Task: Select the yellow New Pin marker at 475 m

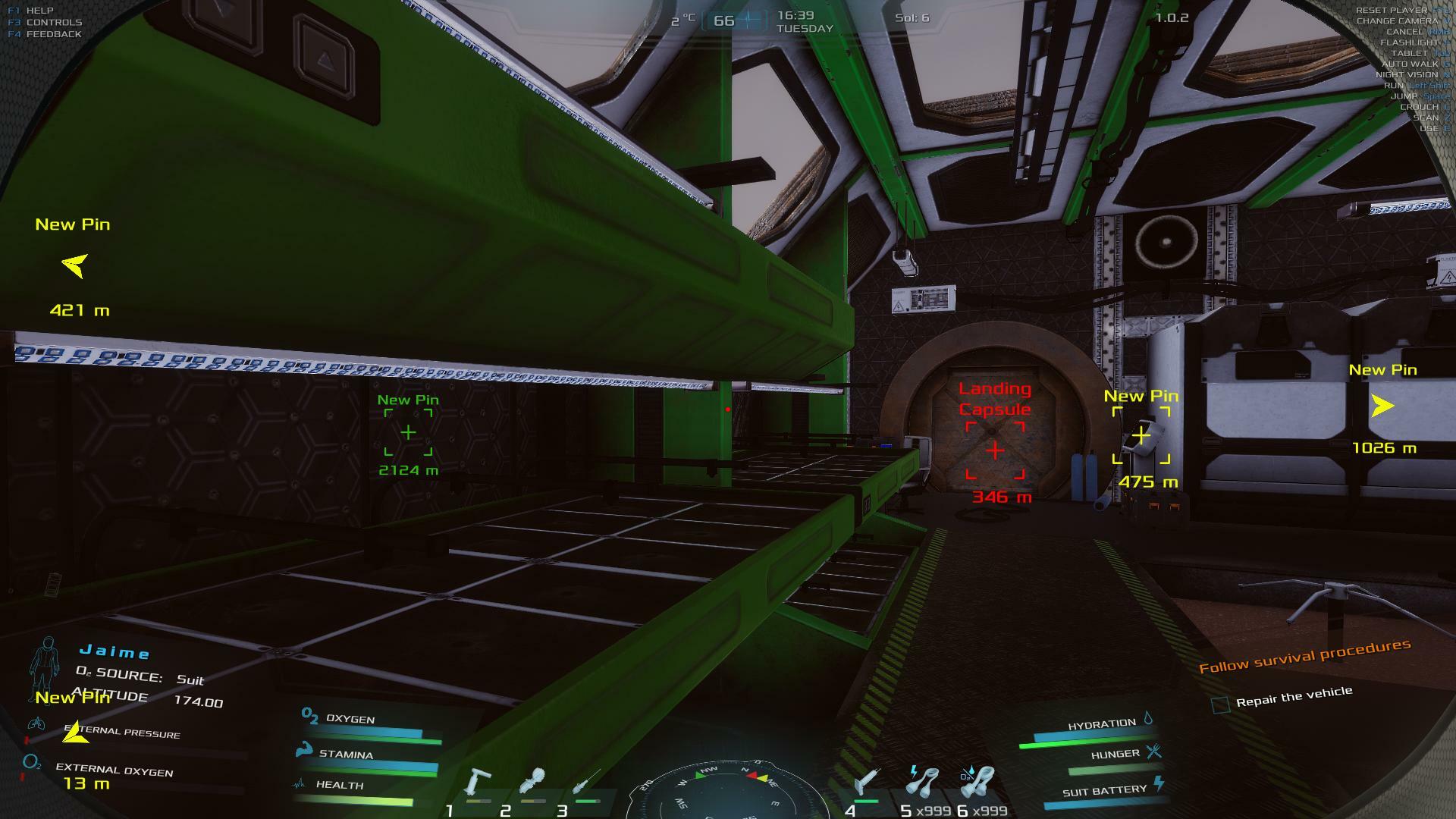Action: (1141, 436)
